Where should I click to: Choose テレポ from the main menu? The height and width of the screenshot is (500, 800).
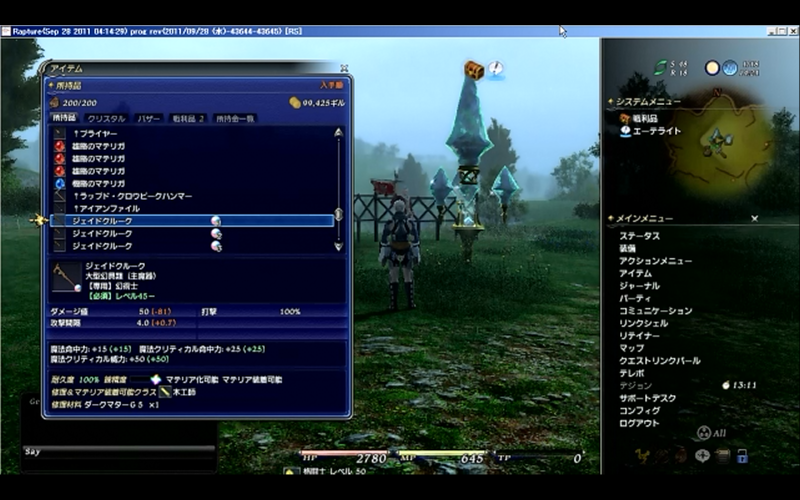click(630, 373)
